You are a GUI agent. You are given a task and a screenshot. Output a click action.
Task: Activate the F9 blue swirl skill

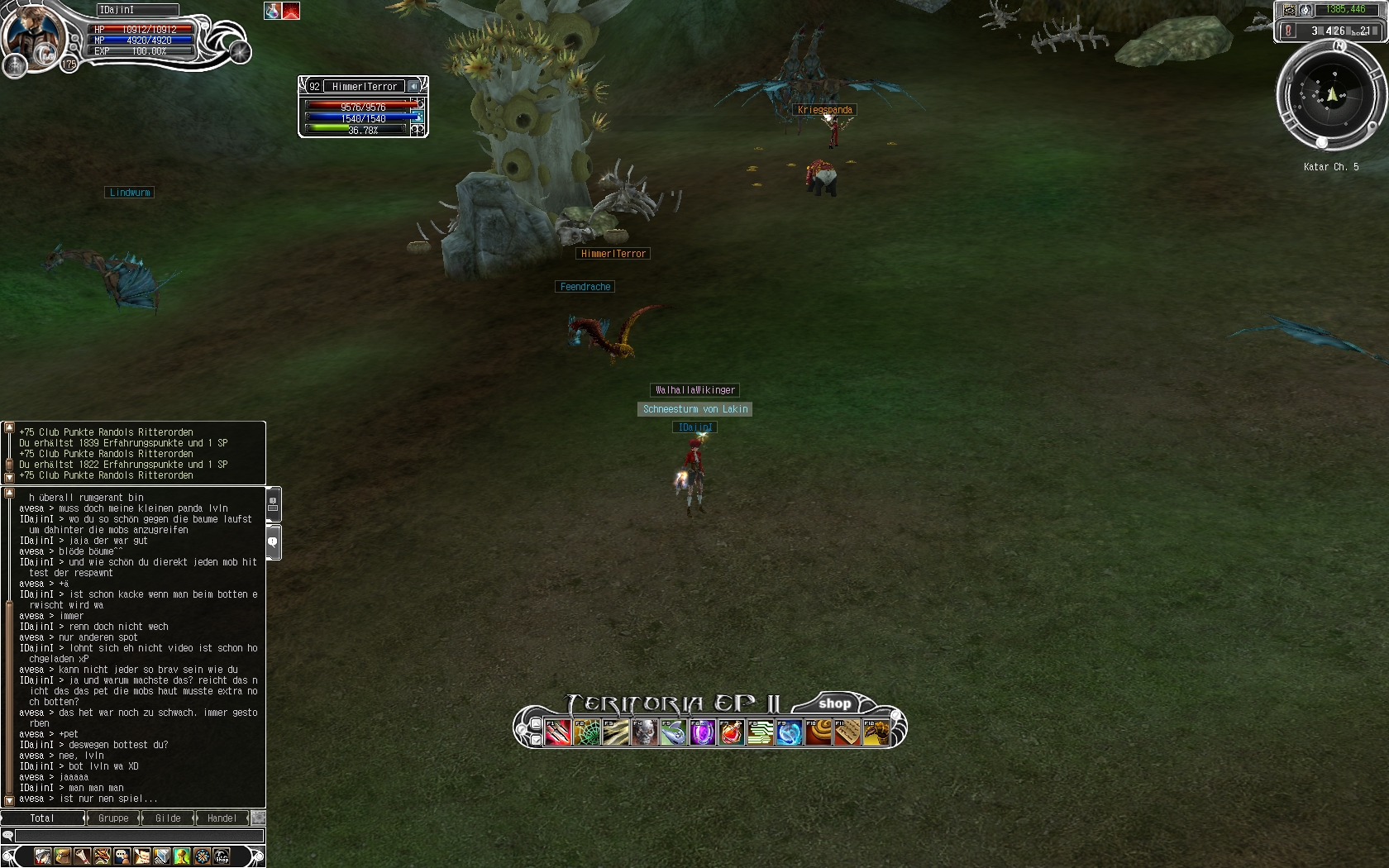[x=789, y=732]
